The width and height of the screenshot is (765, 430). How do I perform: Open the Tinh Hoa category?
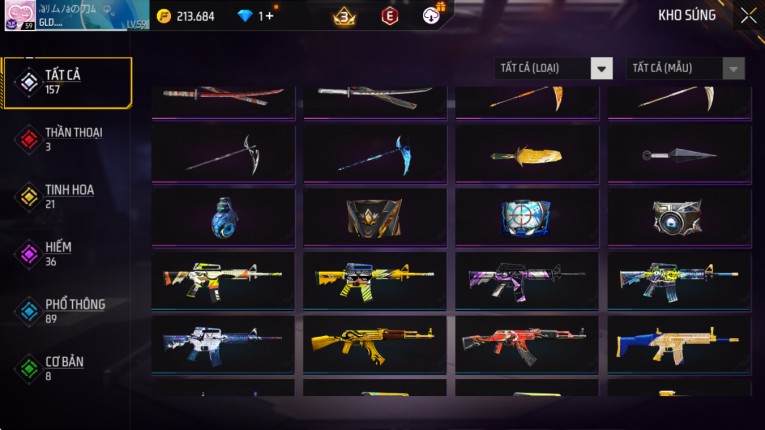67,196
